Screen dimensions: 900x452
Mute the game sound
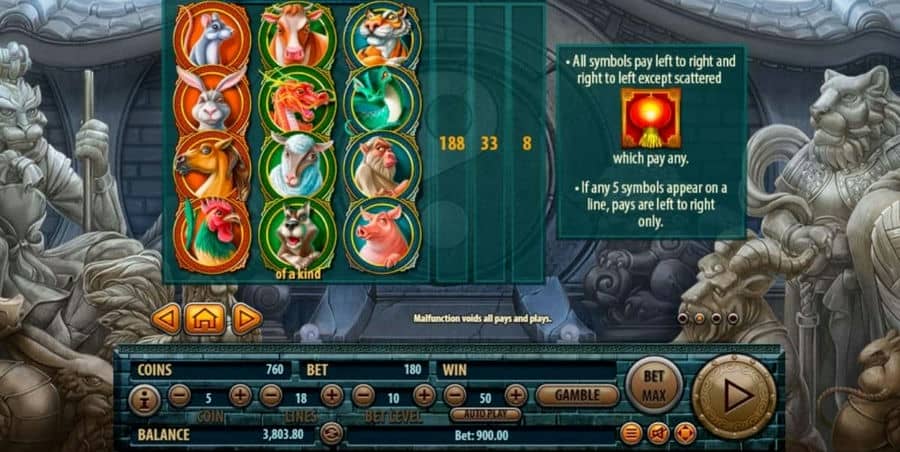[658, 434]
